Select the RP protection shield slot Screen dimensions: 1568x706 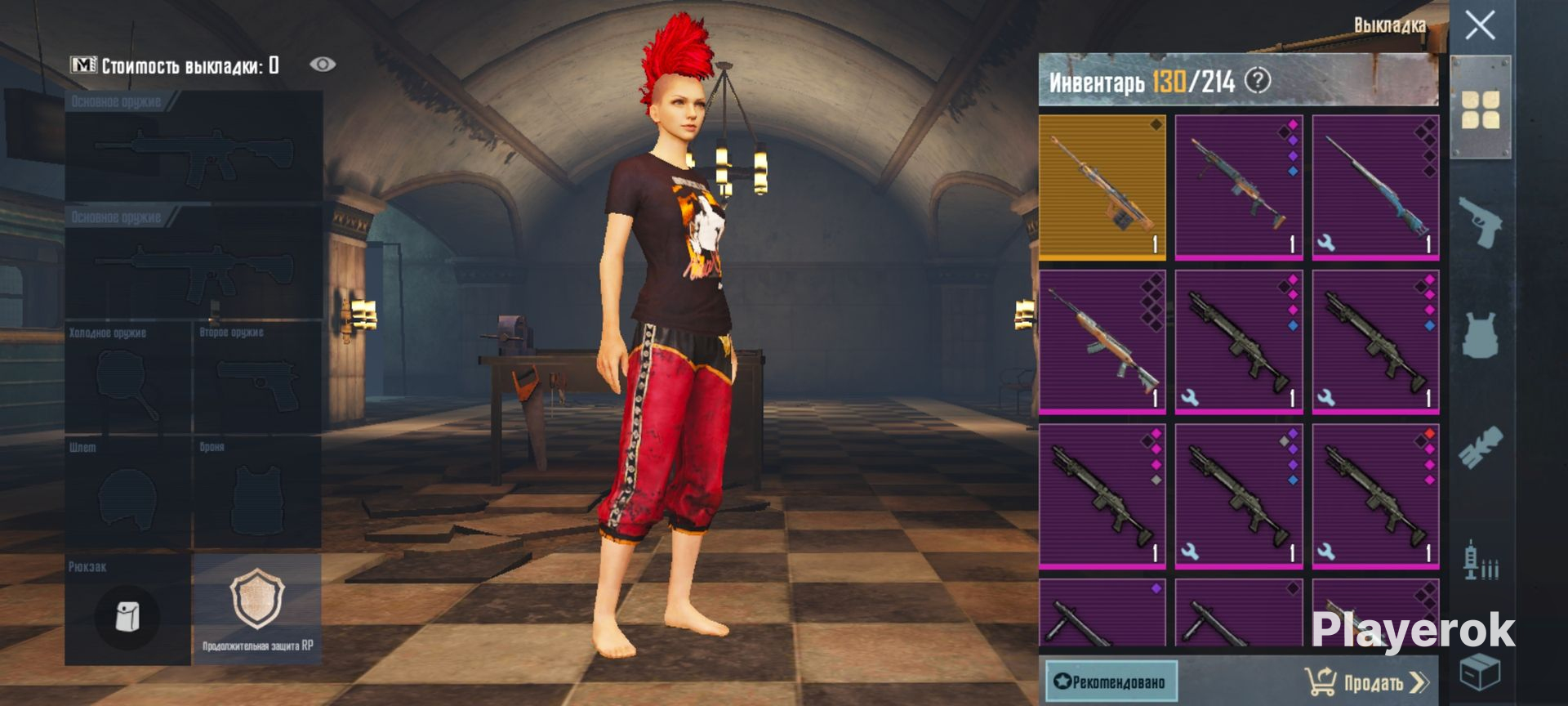click(257, 610)
